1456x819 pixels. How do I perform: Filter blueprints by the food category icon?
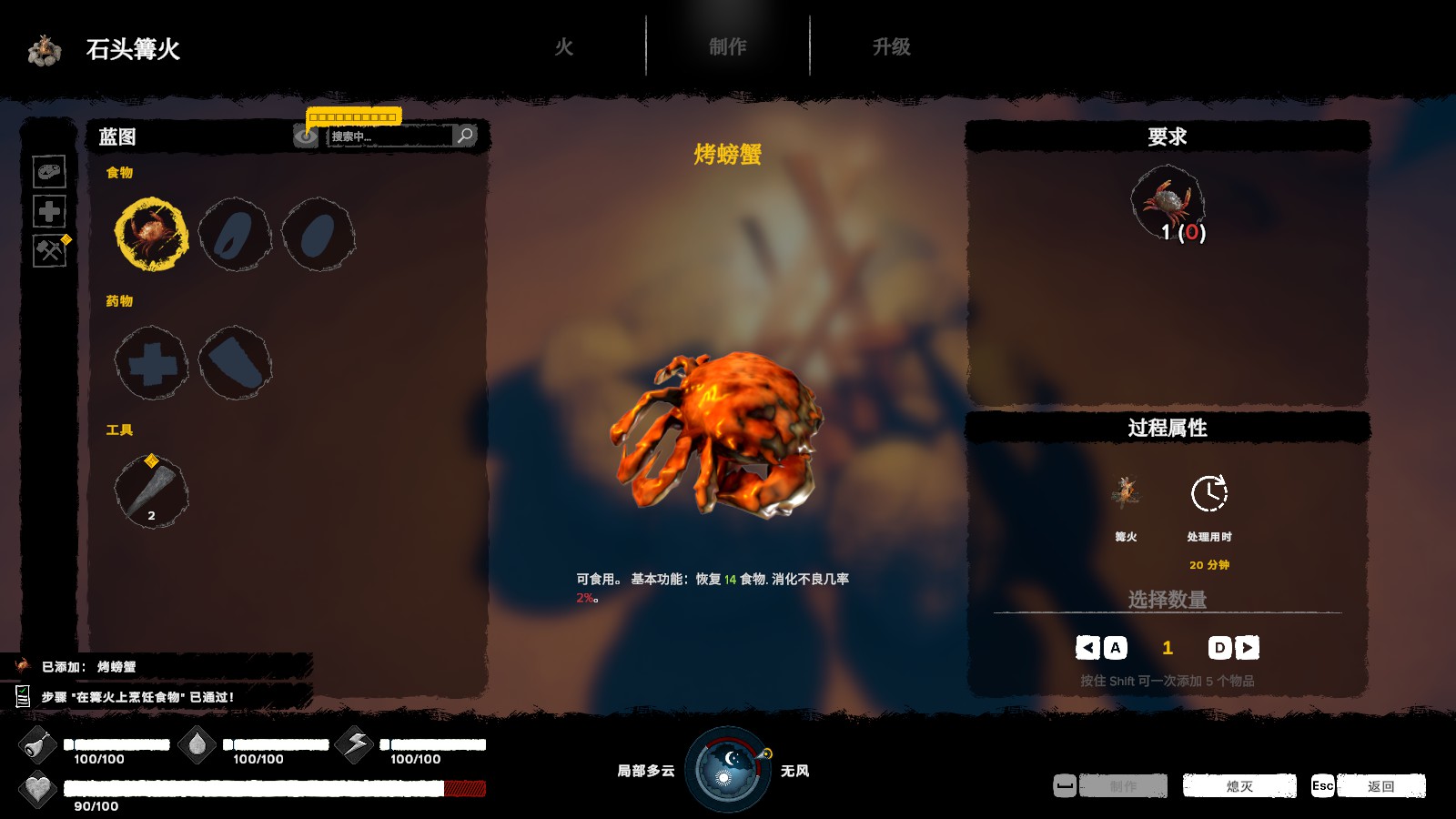[x=49, y=171]
